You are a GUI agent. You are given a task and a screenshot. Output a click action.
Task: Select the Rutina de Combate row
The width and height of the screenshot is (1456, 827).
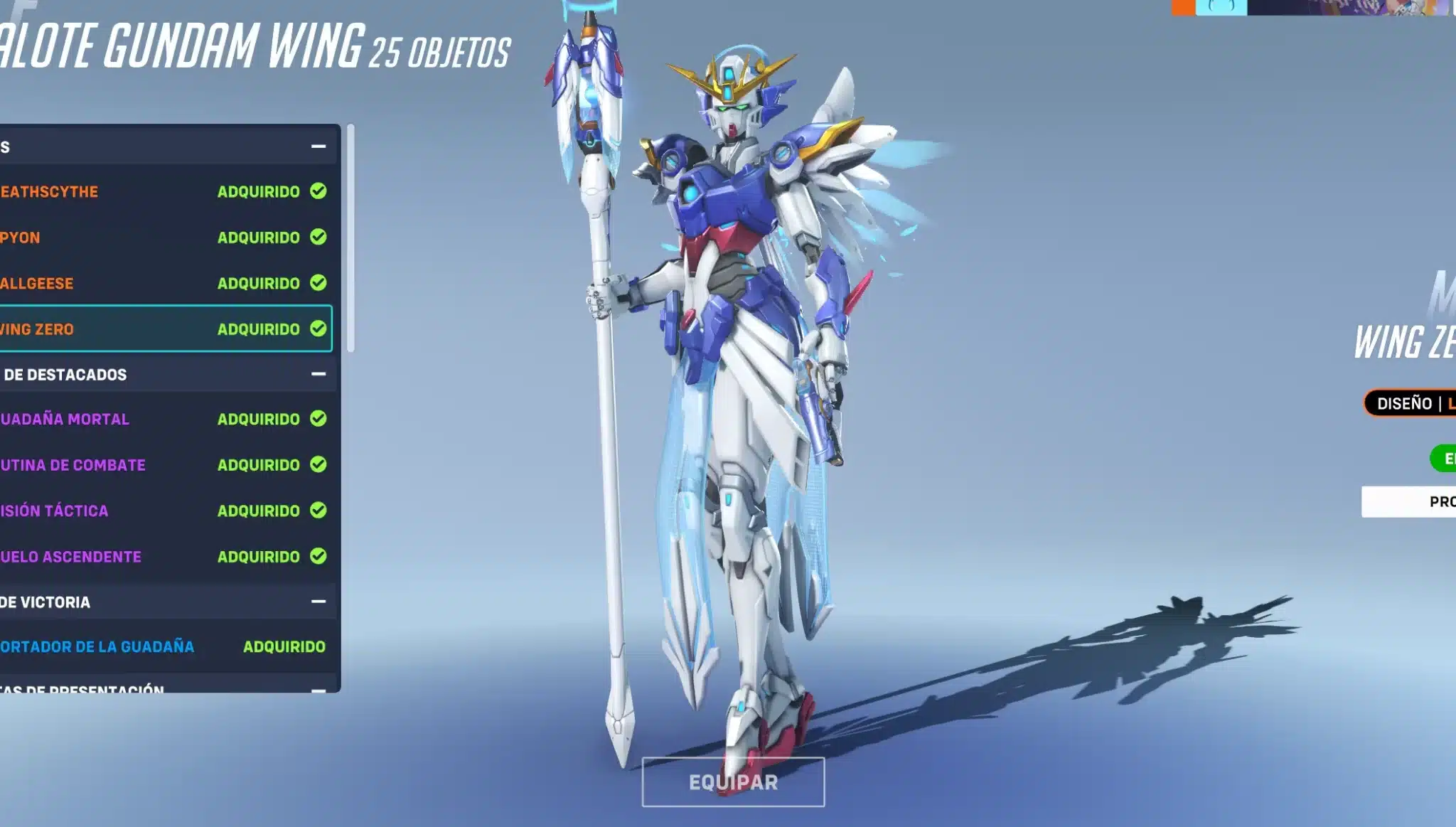click(x=164, y=465)
